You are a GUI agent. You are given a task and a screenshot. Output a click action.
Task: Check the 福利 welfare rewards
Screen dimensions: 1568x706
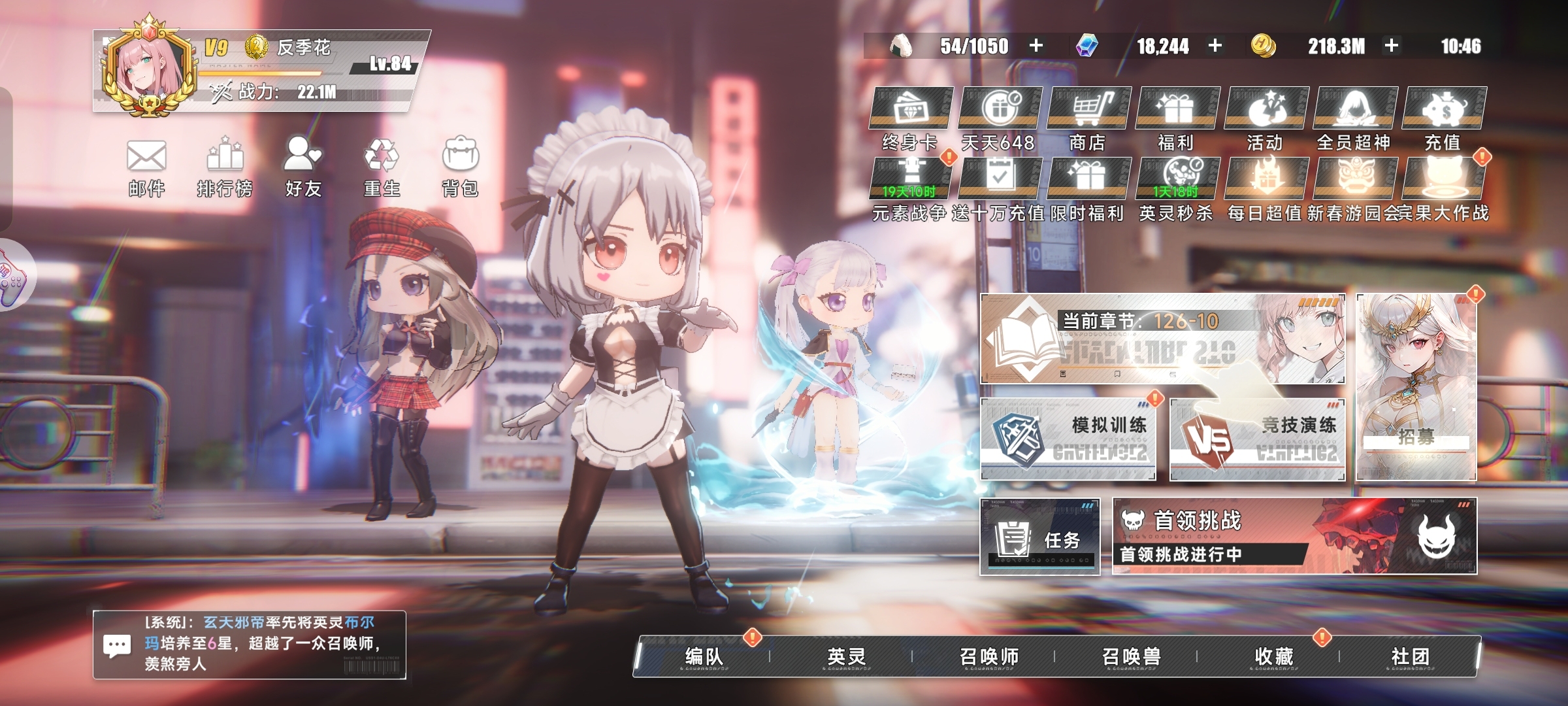1176,119
